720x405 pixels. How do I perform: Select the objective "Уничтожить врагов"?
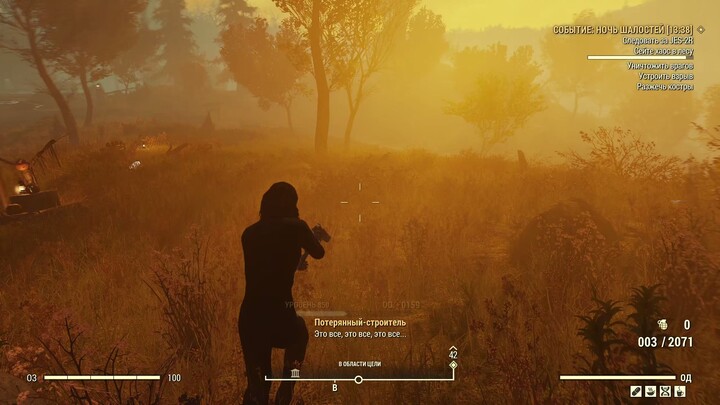click(660, 65)
